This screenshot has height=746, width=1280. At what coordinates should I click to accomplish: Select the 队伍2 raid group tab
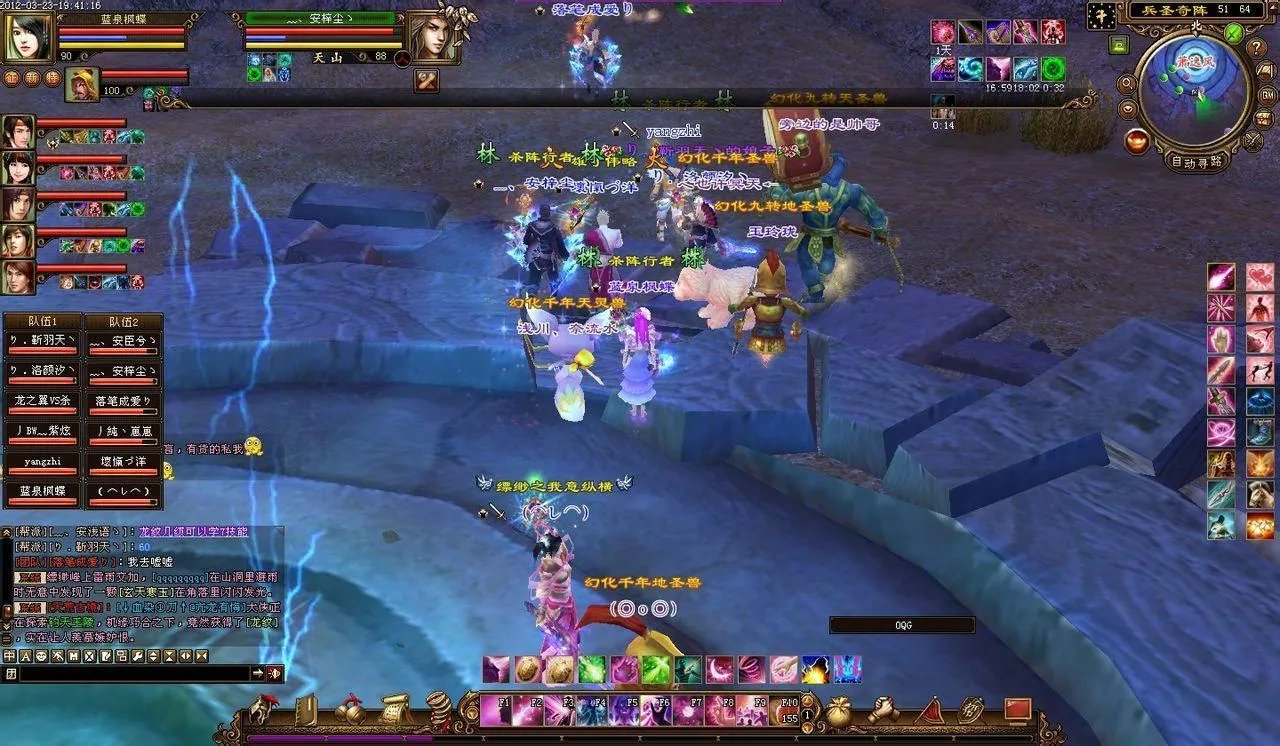(x=122, y=322)
